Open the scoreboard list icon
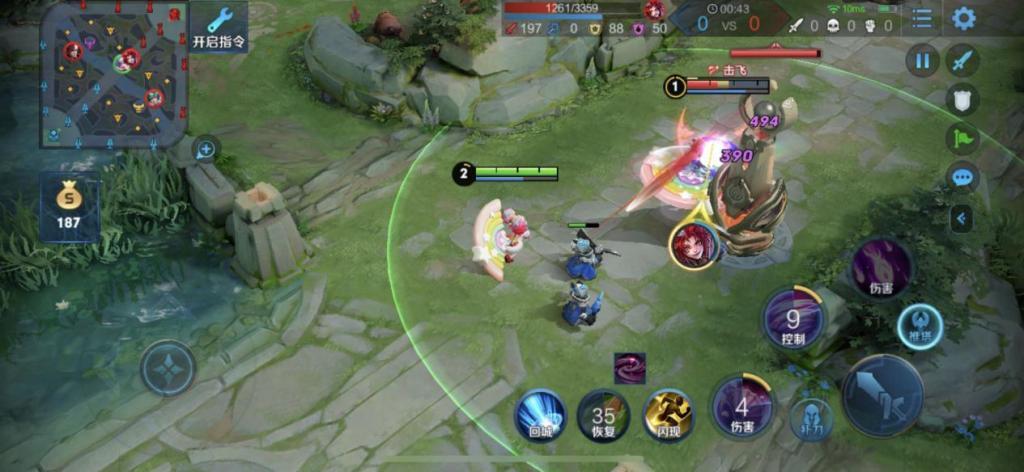1024x472 pixels. click(921, 18)
